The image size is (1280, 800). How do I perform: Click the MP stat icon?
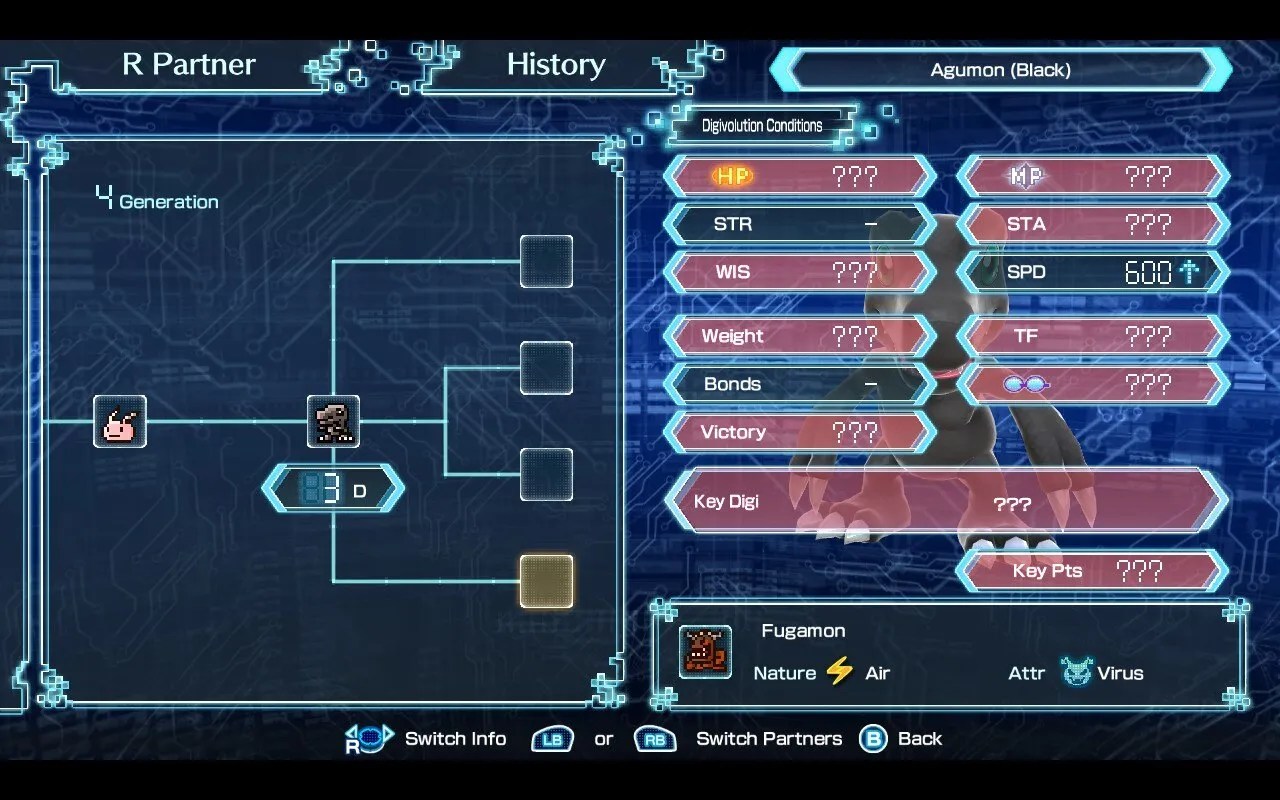click(1025, 176)
